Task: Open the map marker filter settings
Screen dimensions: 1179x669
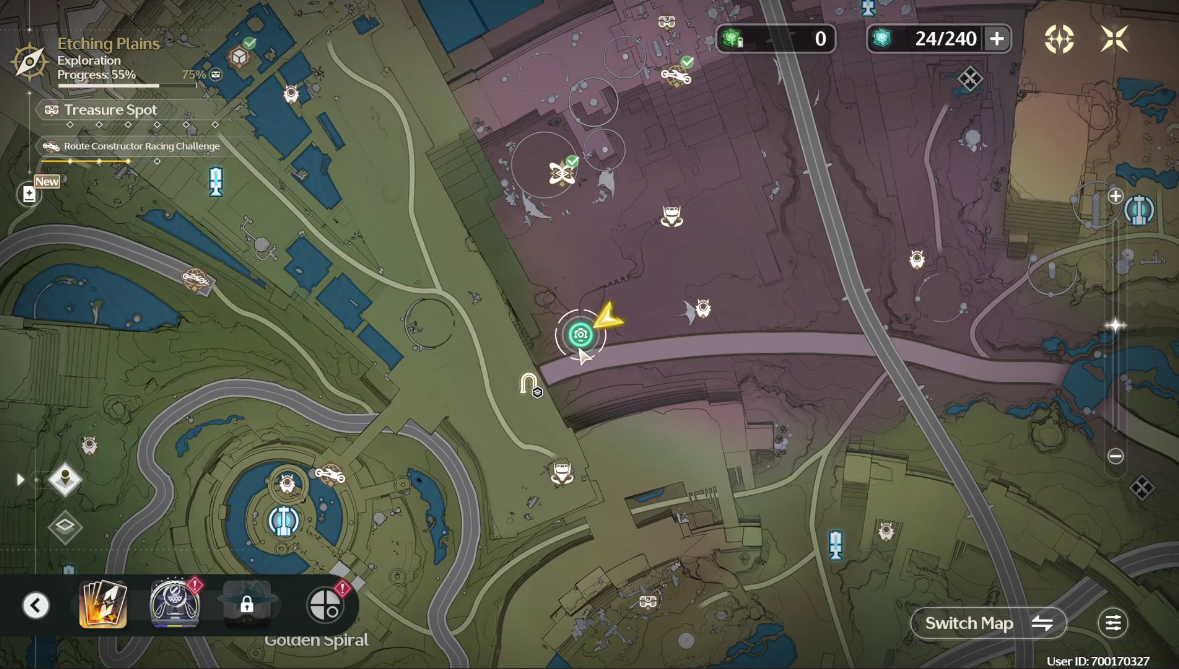Action: (1112, 623)
